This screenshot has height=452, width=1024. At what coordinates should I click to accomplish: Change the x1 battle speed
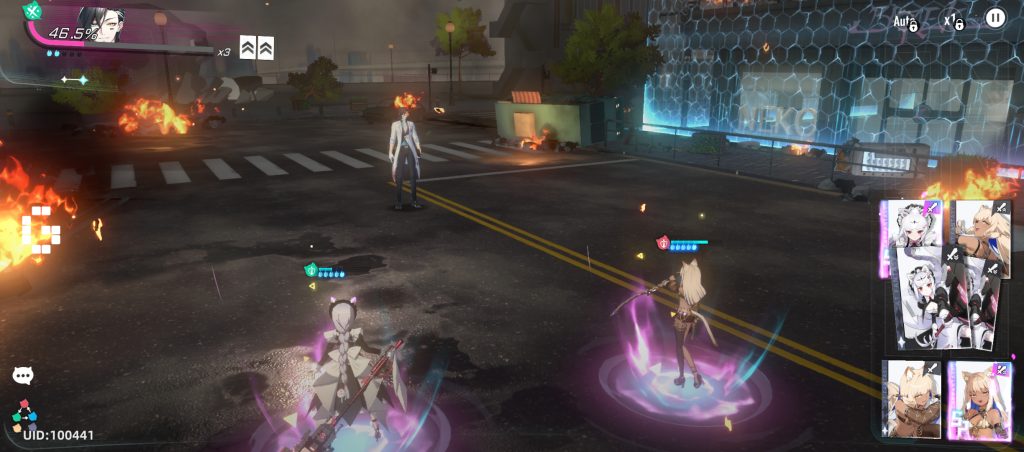tap(952, 20)
